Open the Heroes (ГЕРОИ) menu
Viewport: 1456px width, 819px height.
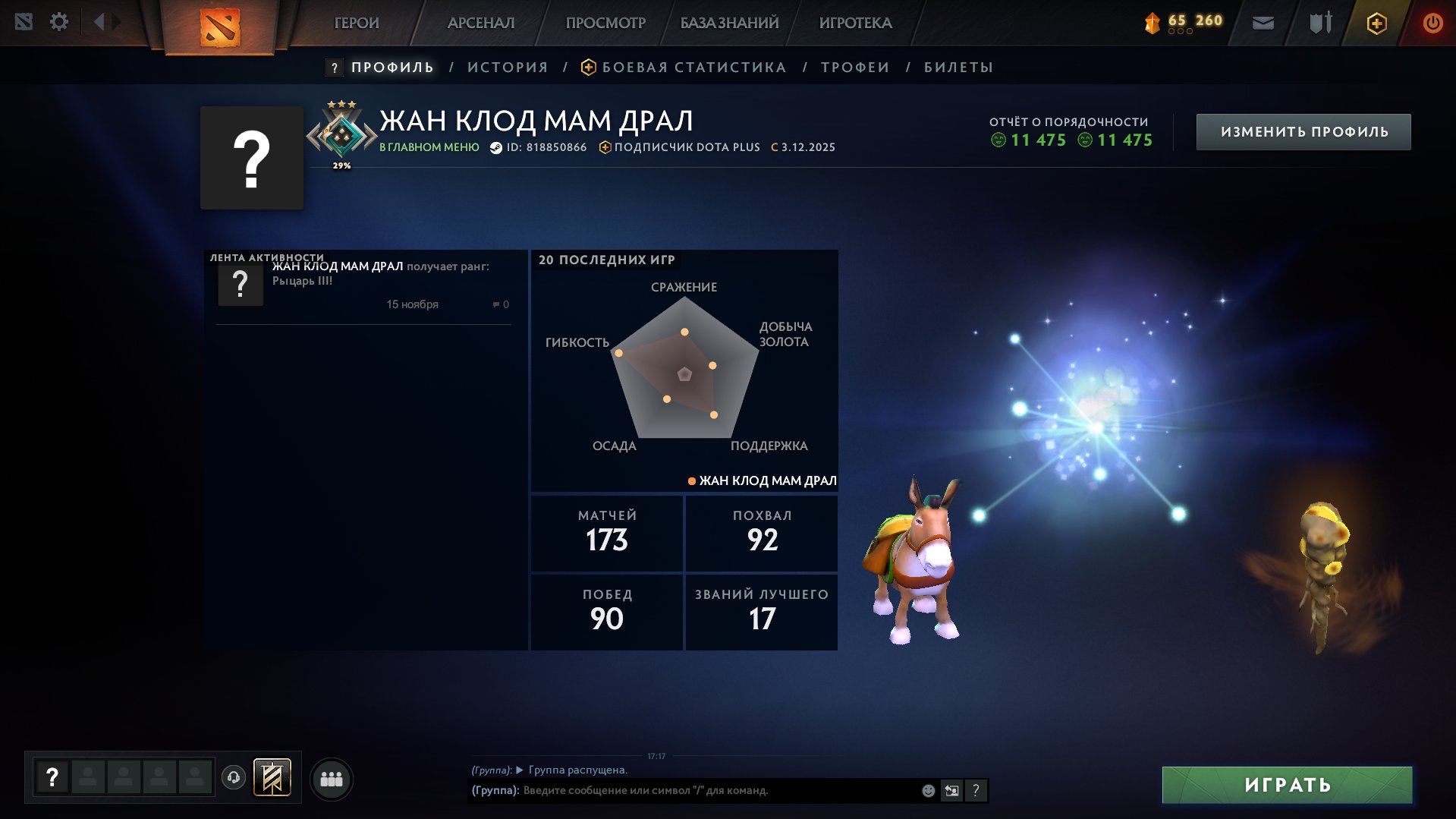point(357,23)
